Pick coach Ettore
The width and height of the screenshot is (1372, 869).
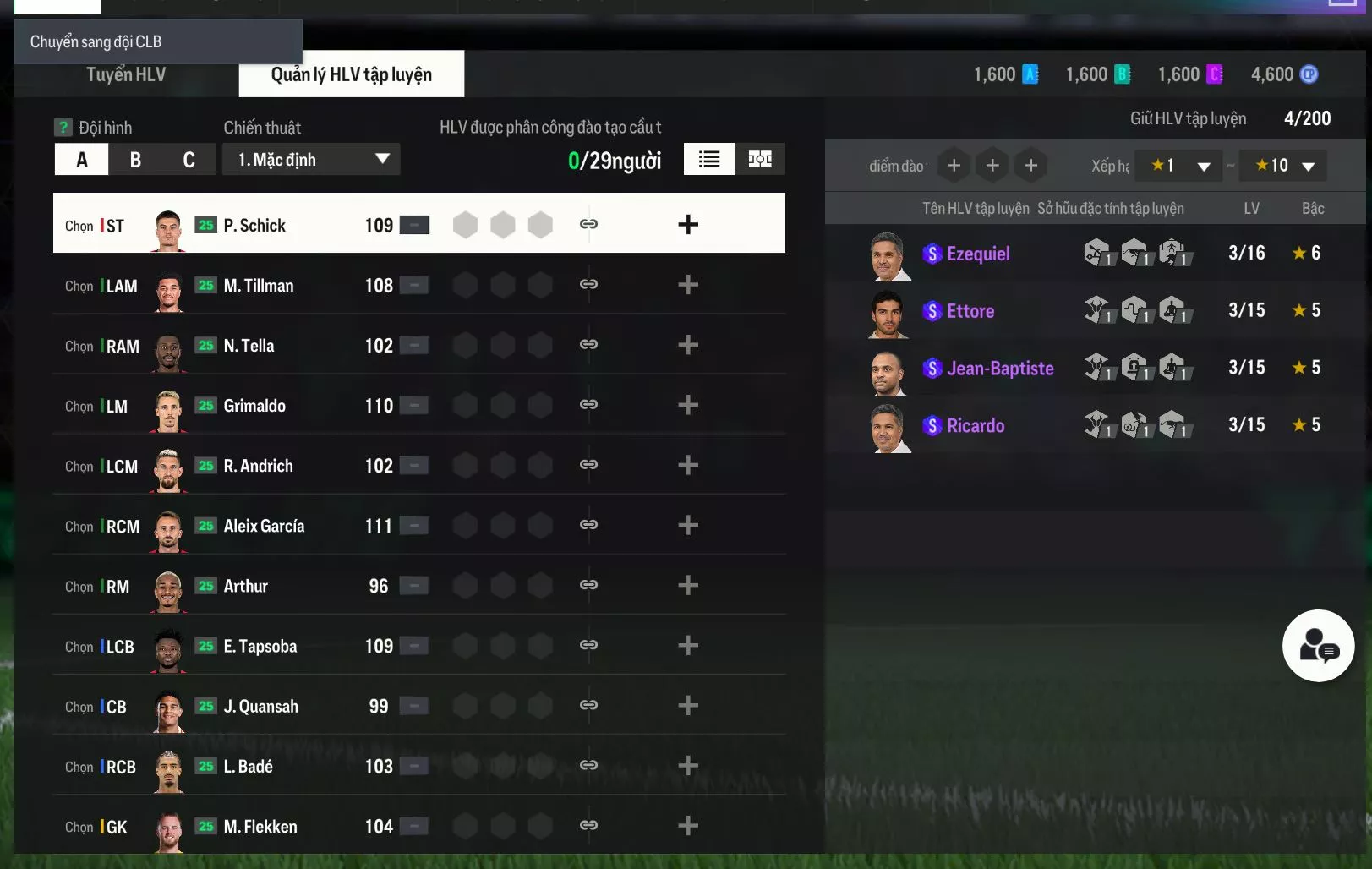970,311
